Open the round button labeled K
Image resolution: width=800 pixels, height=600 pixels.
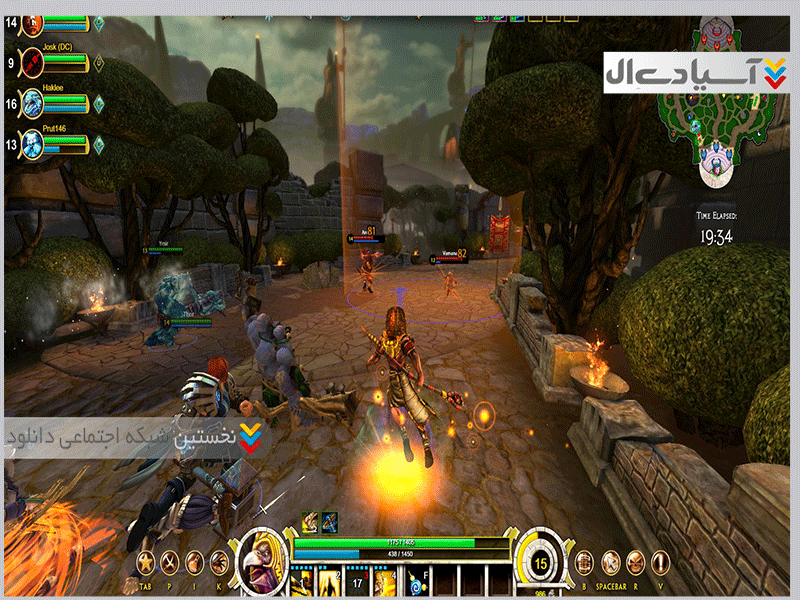point(219,561)
